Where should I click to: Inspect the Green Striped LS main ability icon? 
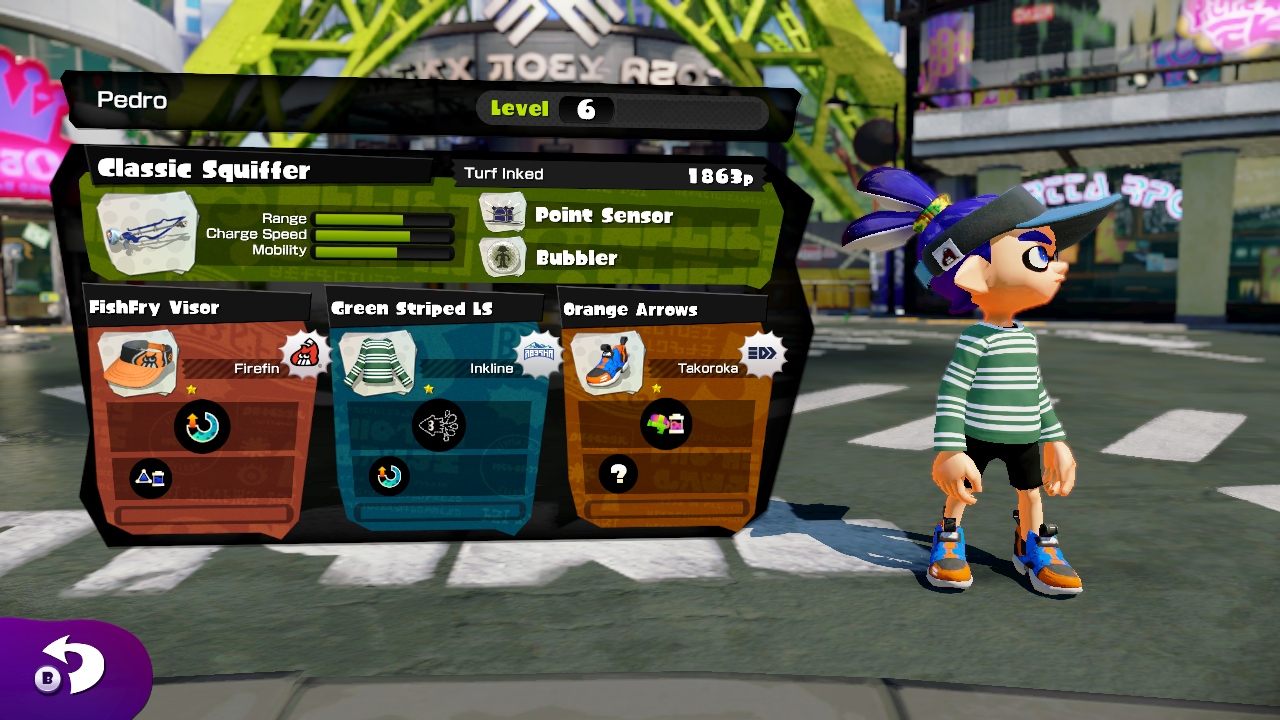pos(438,426)
